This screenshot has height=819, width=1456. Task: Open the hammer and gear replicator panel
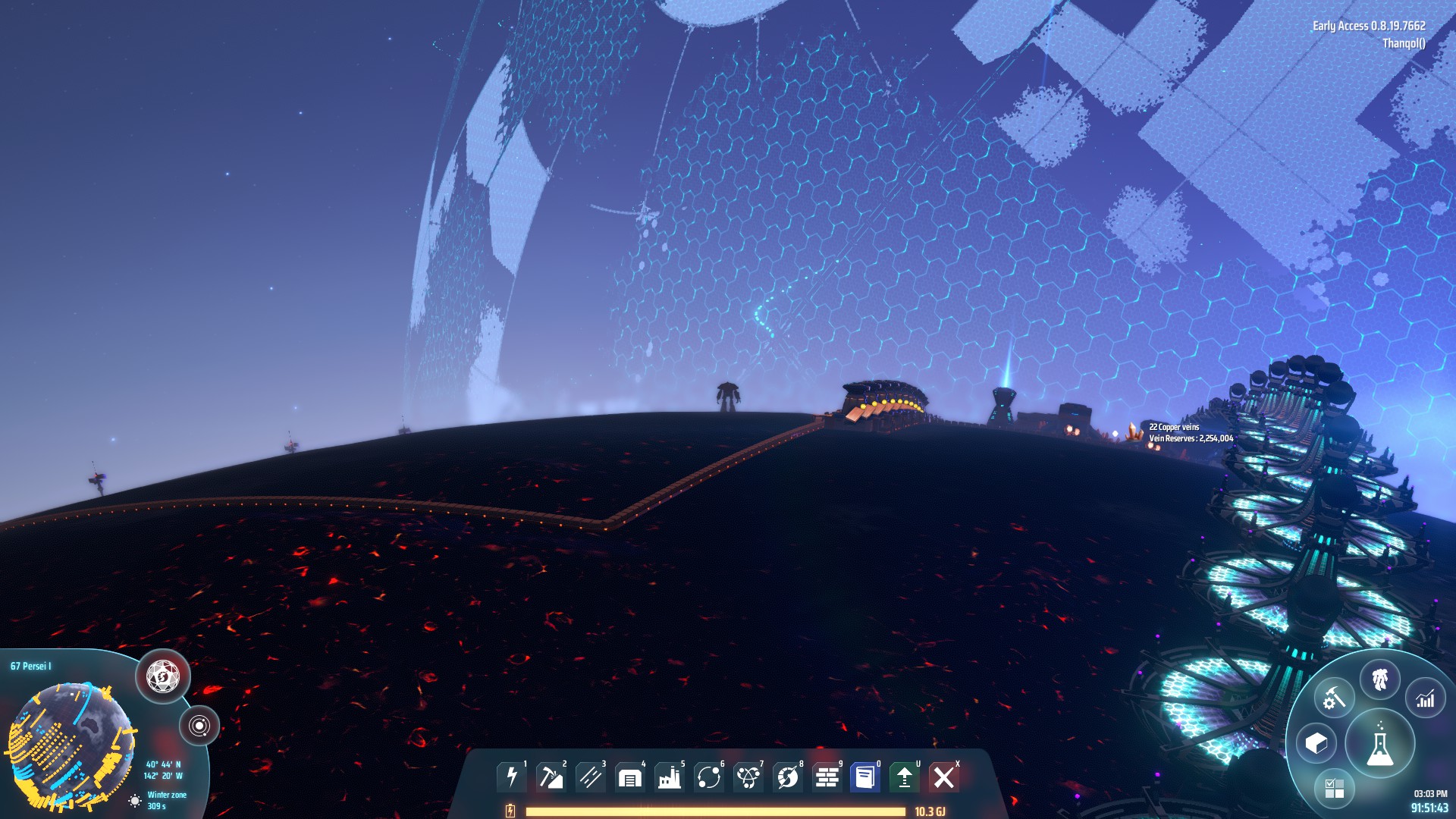pyautogui.click(x=1333, y=698)
